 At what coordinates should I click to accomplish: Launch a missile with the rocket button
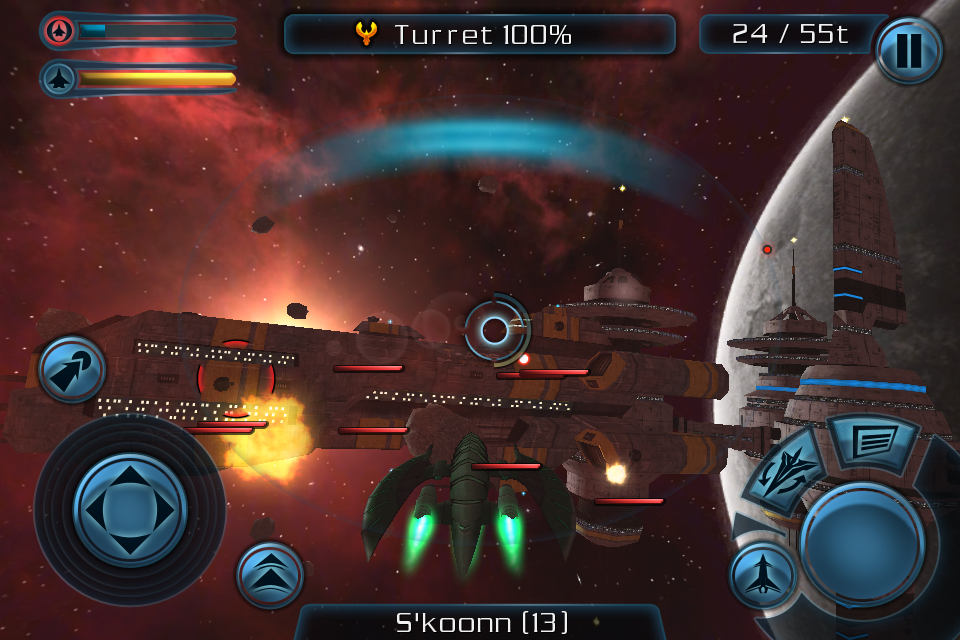click(71, 369)
